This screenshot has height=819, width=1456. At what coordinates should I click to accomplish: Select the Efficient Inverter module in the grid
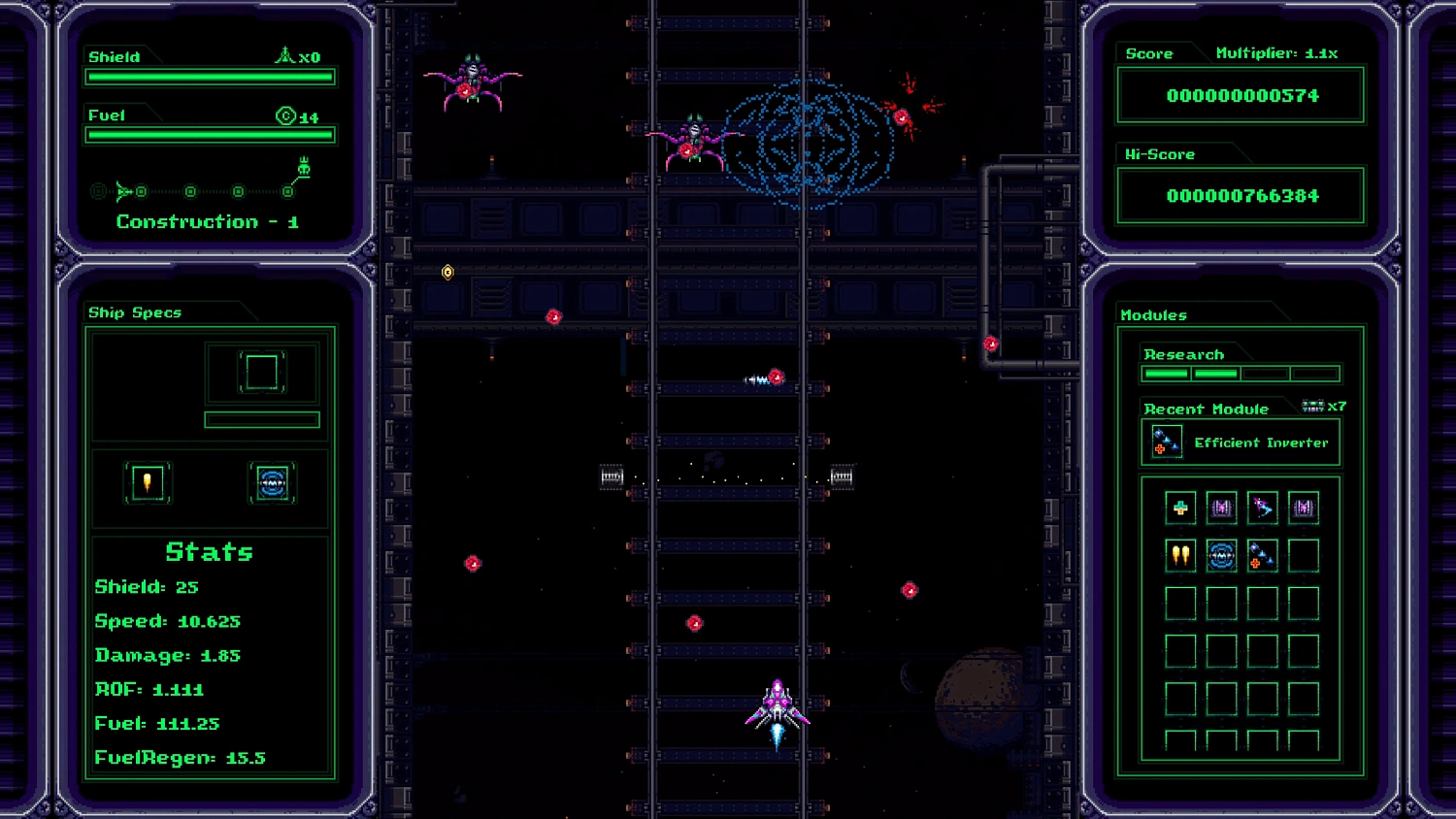click(x=1263, y=555)
